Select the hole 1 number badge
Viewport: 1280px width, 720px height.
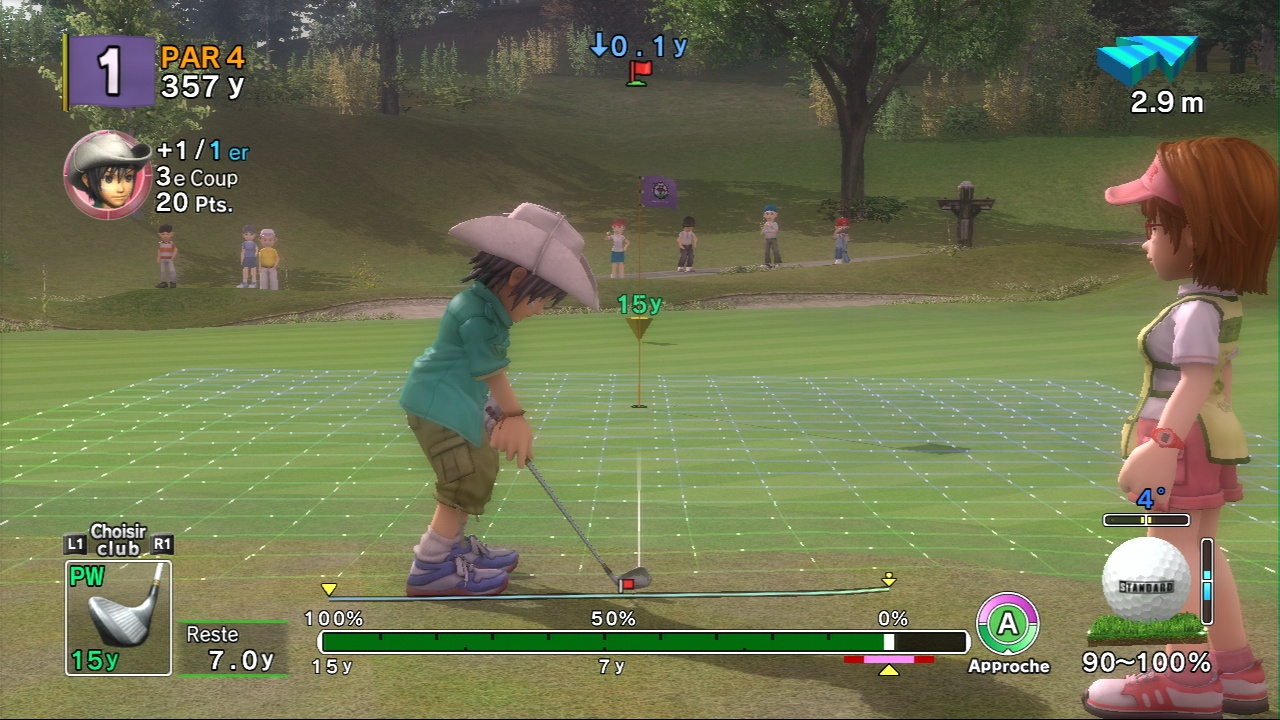111,70
